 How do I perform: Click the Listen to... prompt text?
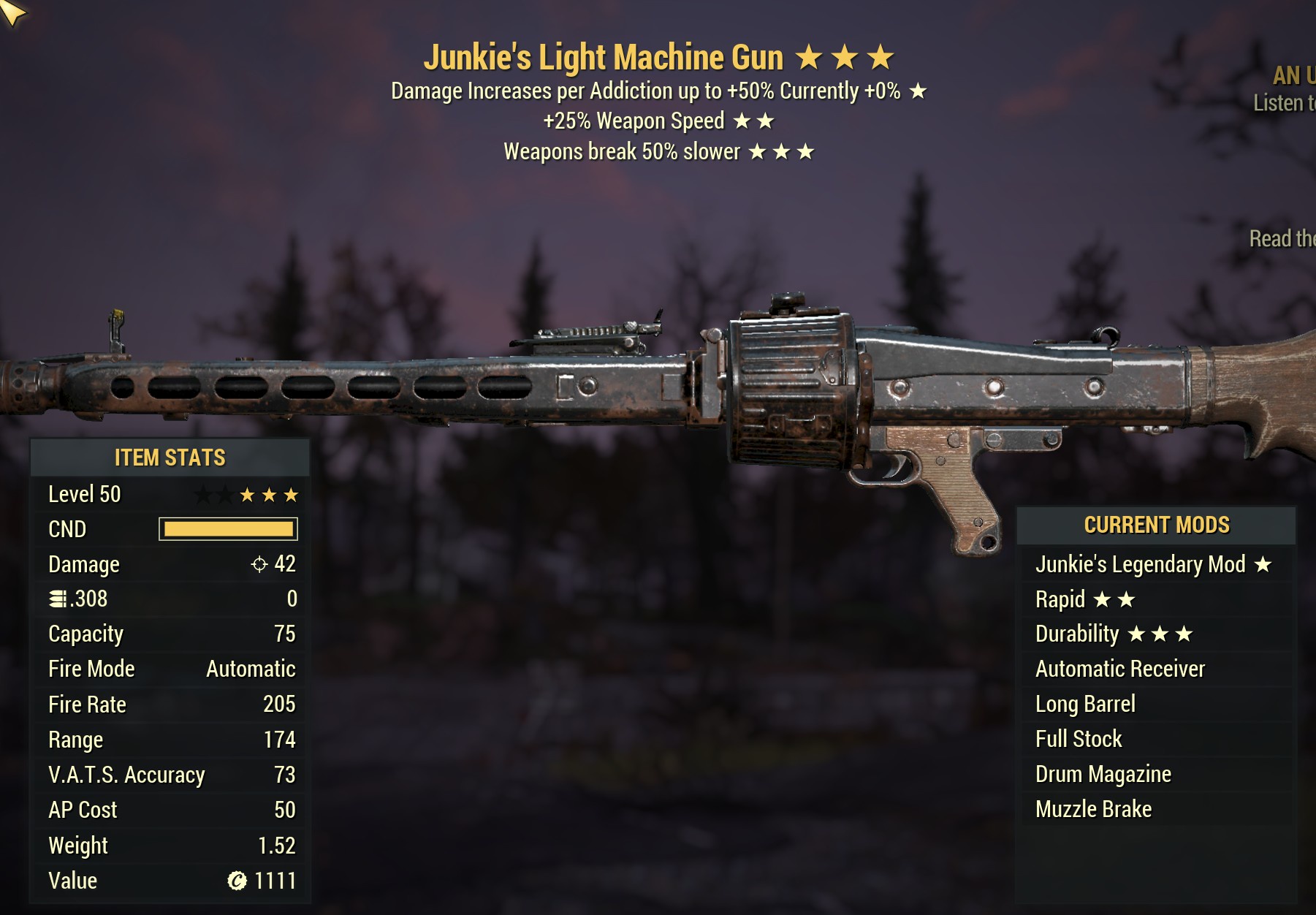point(1285,102)
